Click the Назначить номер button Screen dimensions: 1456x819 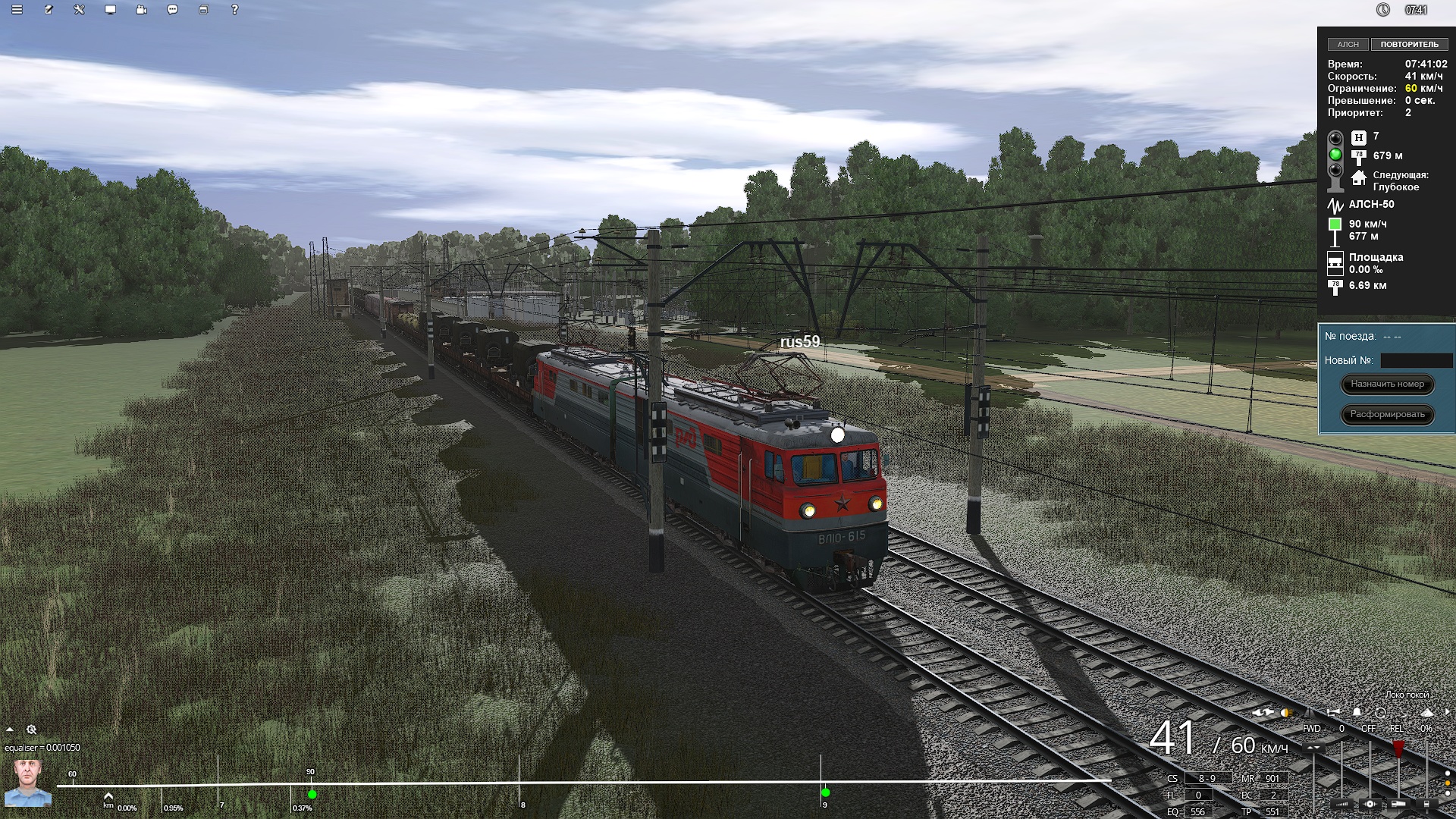[x=1387, y=384]
